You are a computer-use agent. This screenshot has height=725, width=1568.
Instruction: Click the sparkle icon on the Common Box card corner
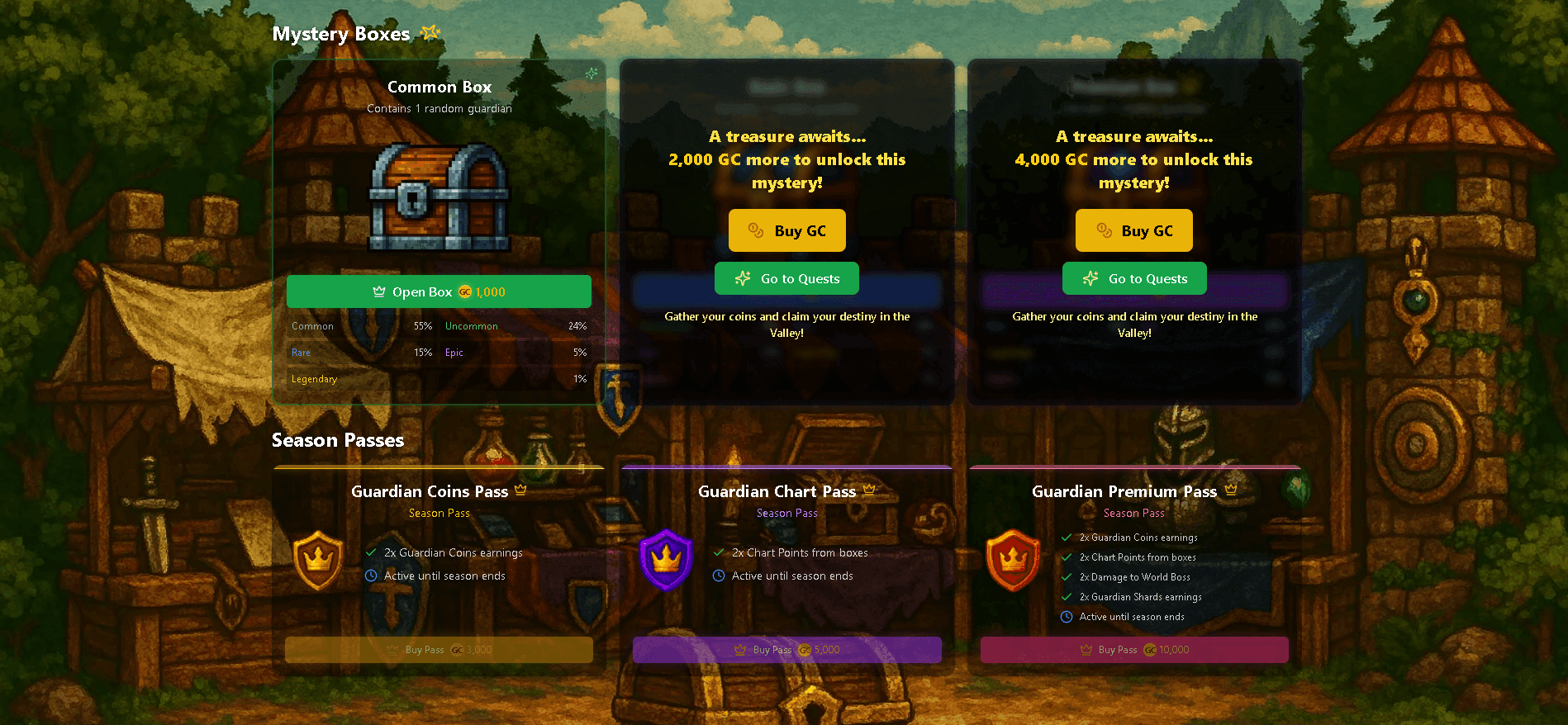(590, 73)
